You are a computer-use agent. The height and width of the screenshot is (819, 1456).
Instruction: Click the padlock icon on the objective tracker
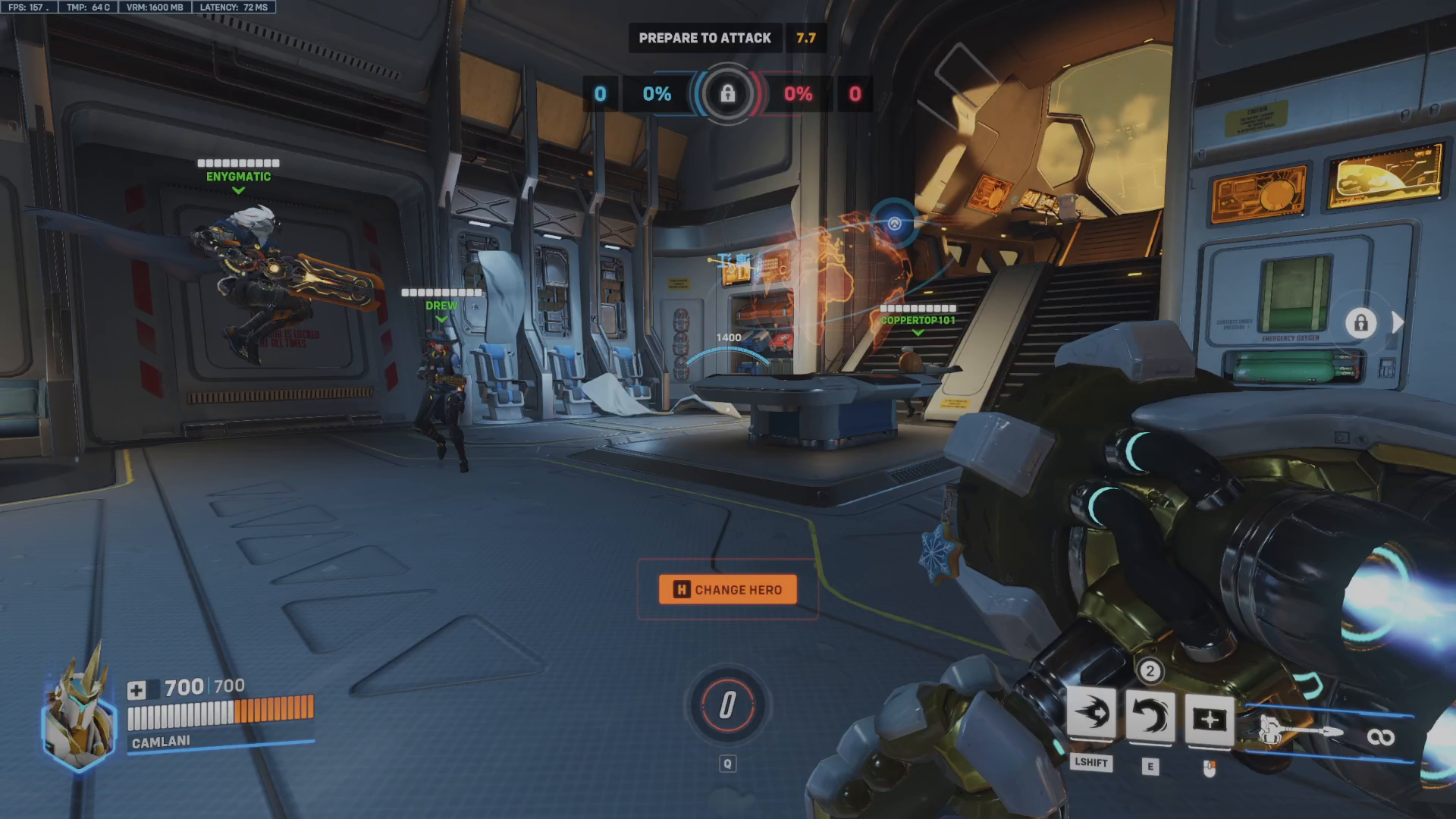[727, 94]
